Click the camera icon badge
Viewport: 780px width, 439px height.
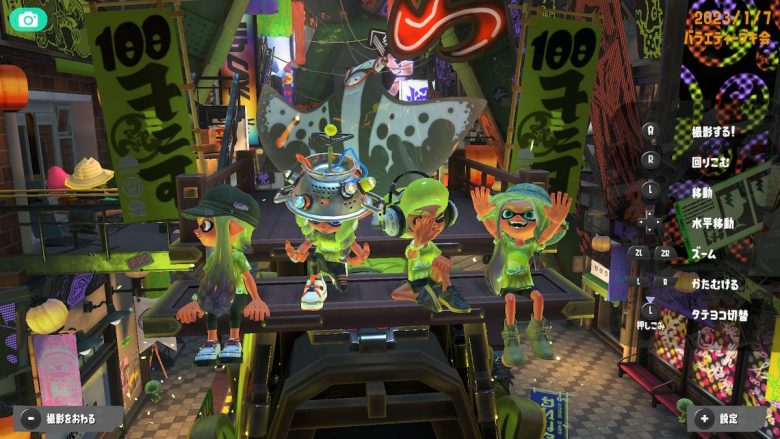click(x=28, y=19)
